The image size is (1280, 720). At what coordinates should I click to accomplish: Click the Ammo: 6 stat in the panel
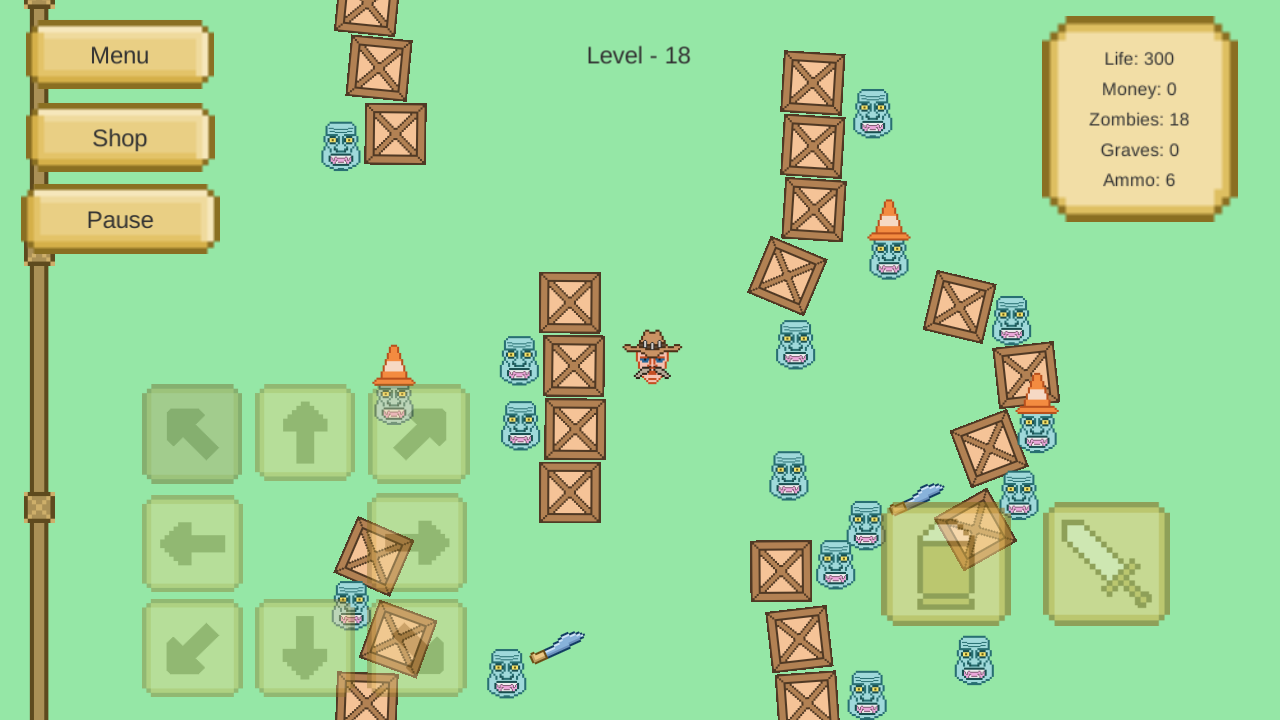point(1139,180)
